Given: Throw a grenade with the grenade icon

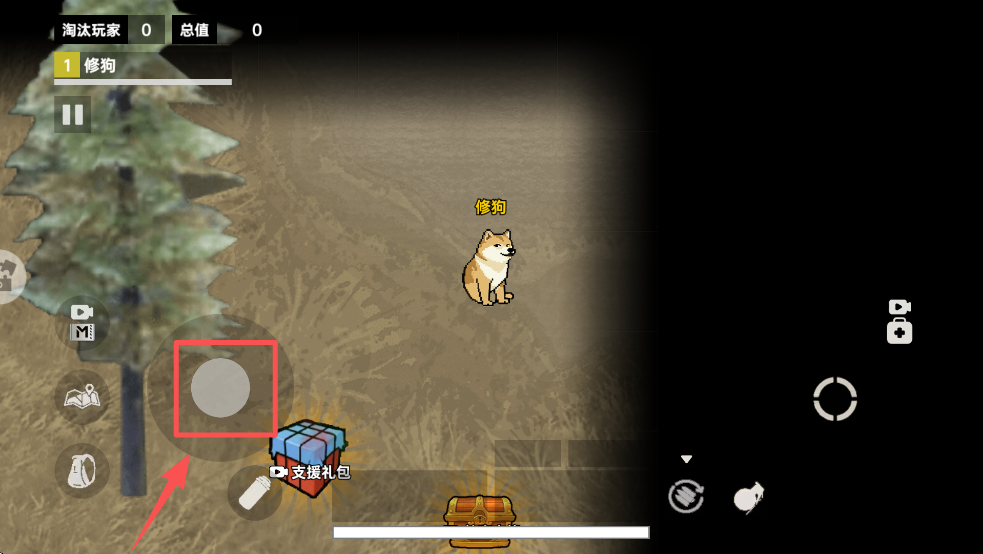Looking at the screenshot, I should [x=748, y=496].
